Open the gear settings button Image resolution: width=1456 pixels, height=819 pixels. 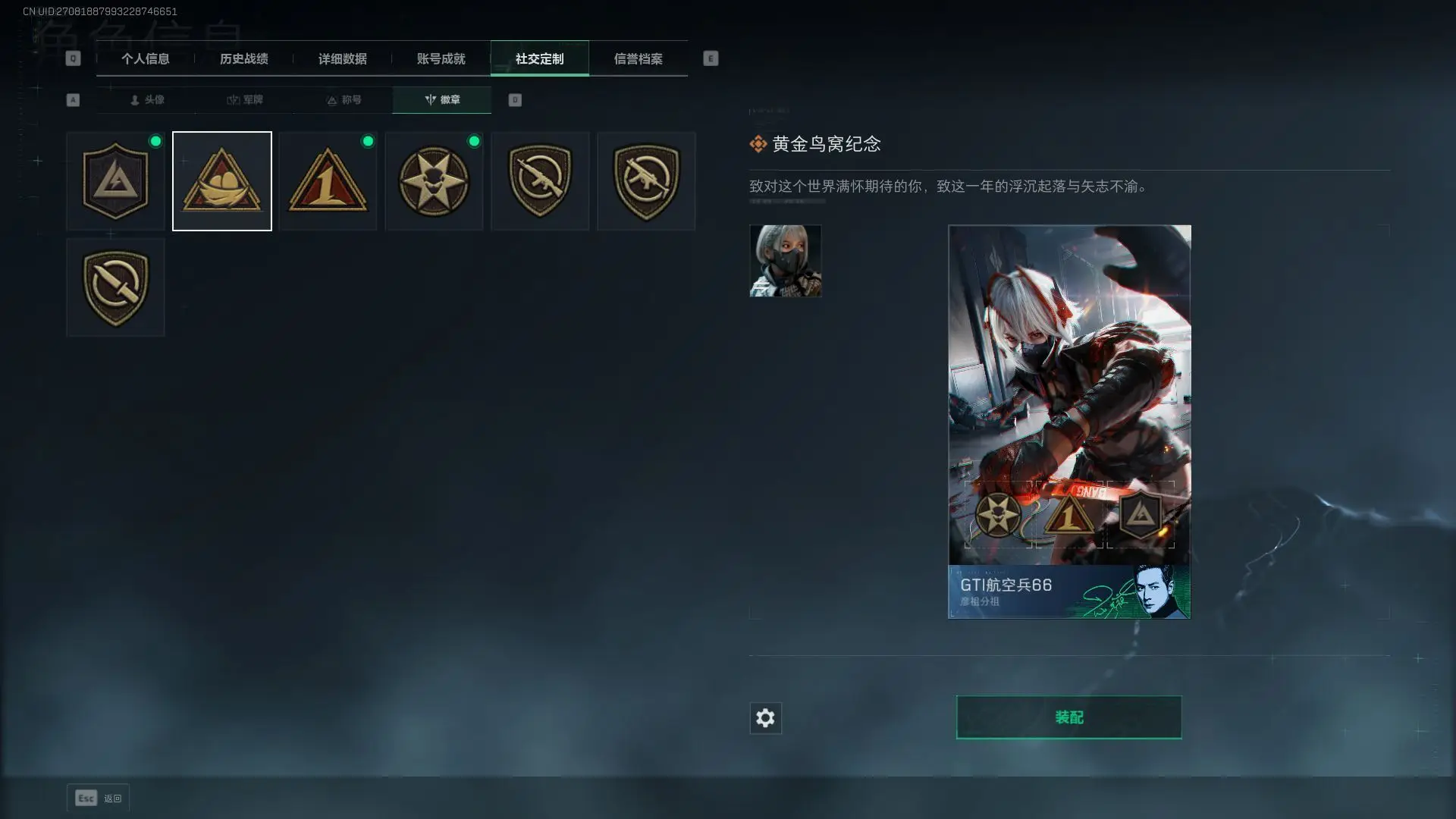765,718
